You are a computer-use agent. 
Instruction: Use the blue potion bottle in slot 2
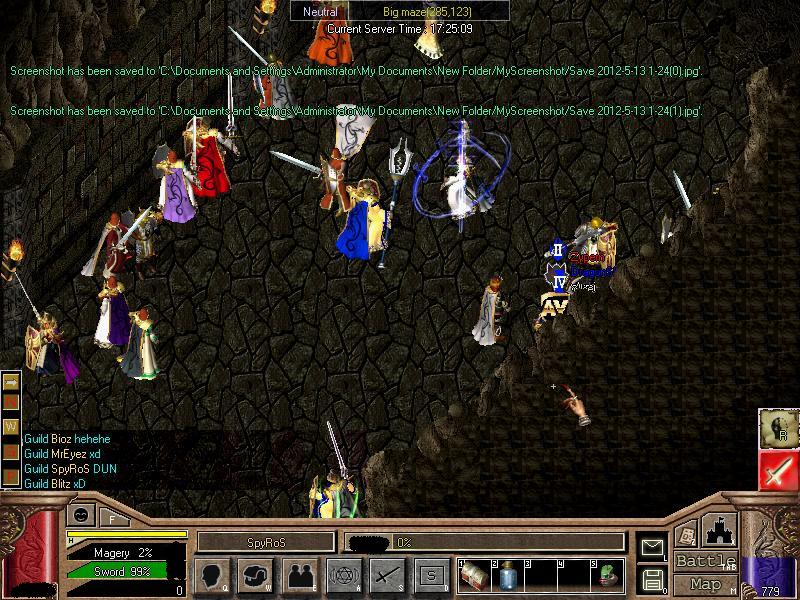pos(507,575)
